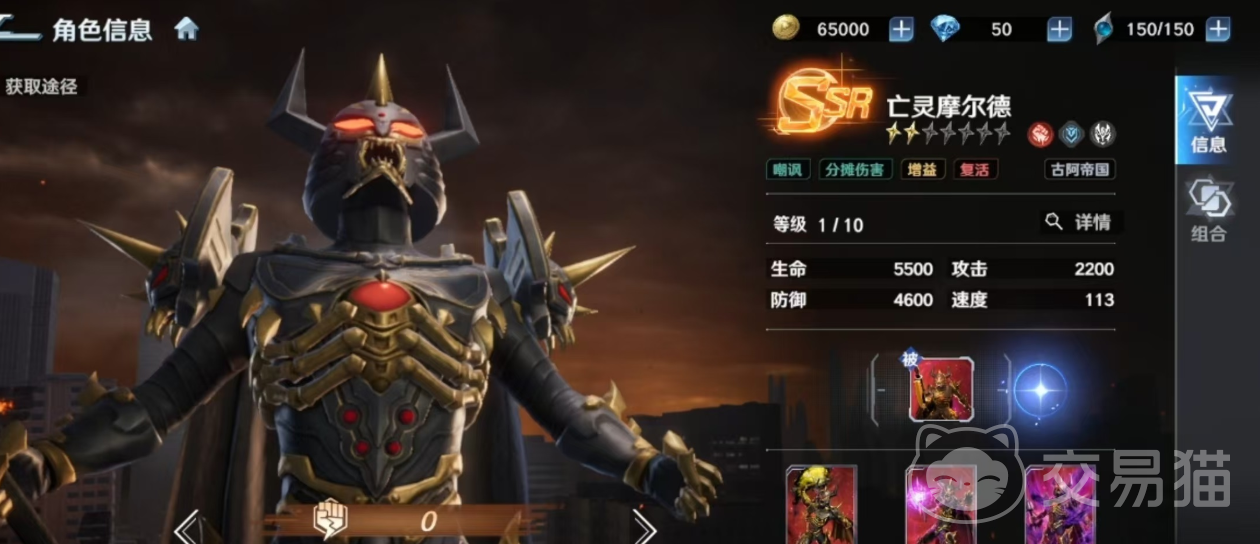Refill stamina with the 150/150 plus button
Viewport: 1260px width, 544px height.
tap(1217, 30)
